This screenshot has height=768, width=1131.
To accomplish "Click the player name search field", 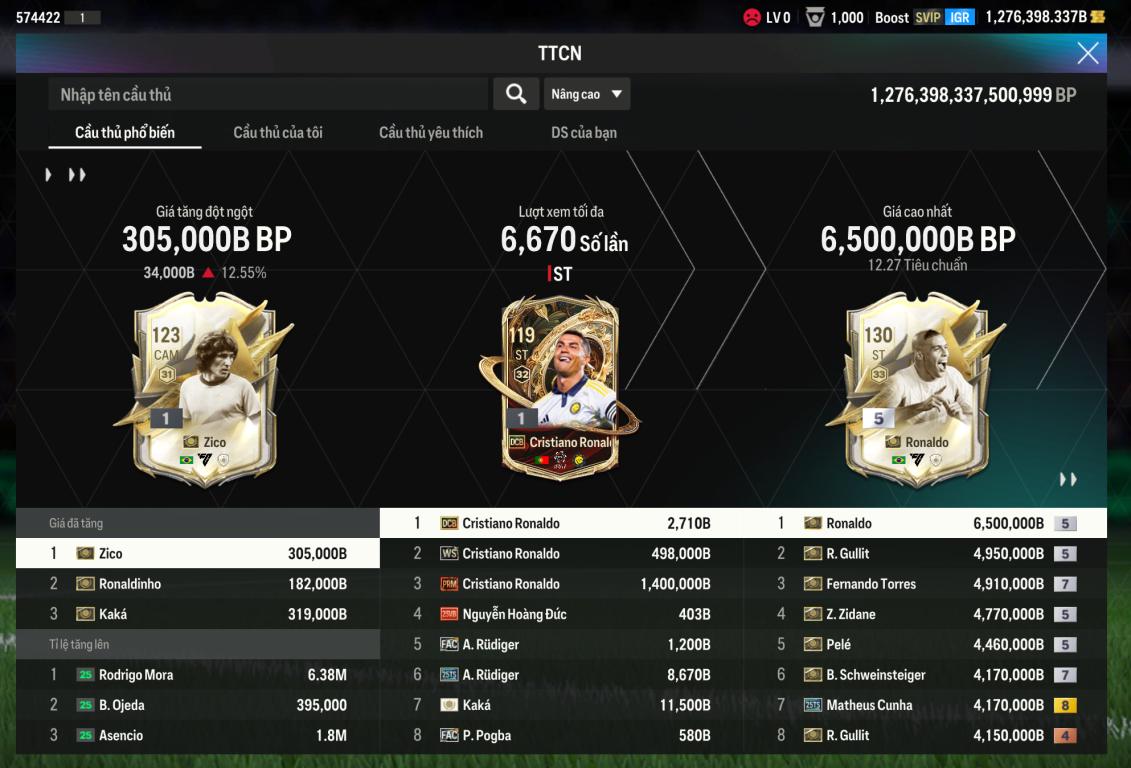I will coord(268,94).
